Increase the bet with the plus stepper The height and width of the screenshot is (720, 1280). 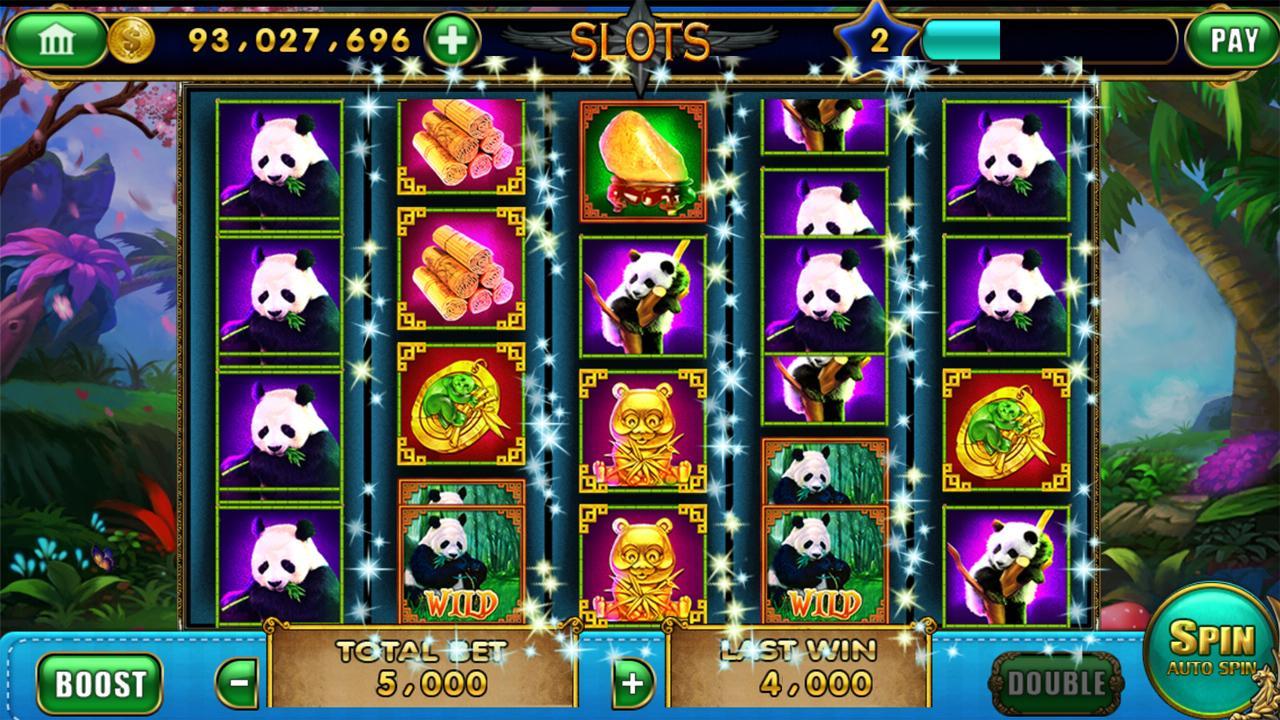pyautogui.click(x=634, y=684)
